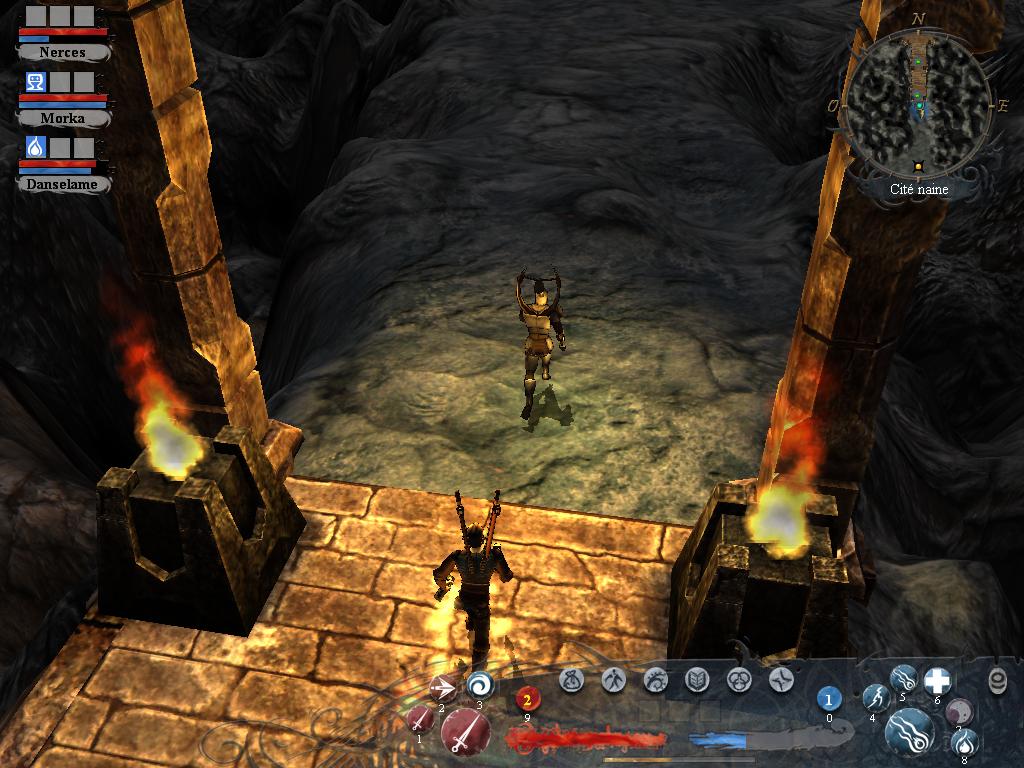Image resolution: width=1024 pixels, height=768 pixels.
Task: Cast the blue flame spell in slot 8
Action: point(965,742)
